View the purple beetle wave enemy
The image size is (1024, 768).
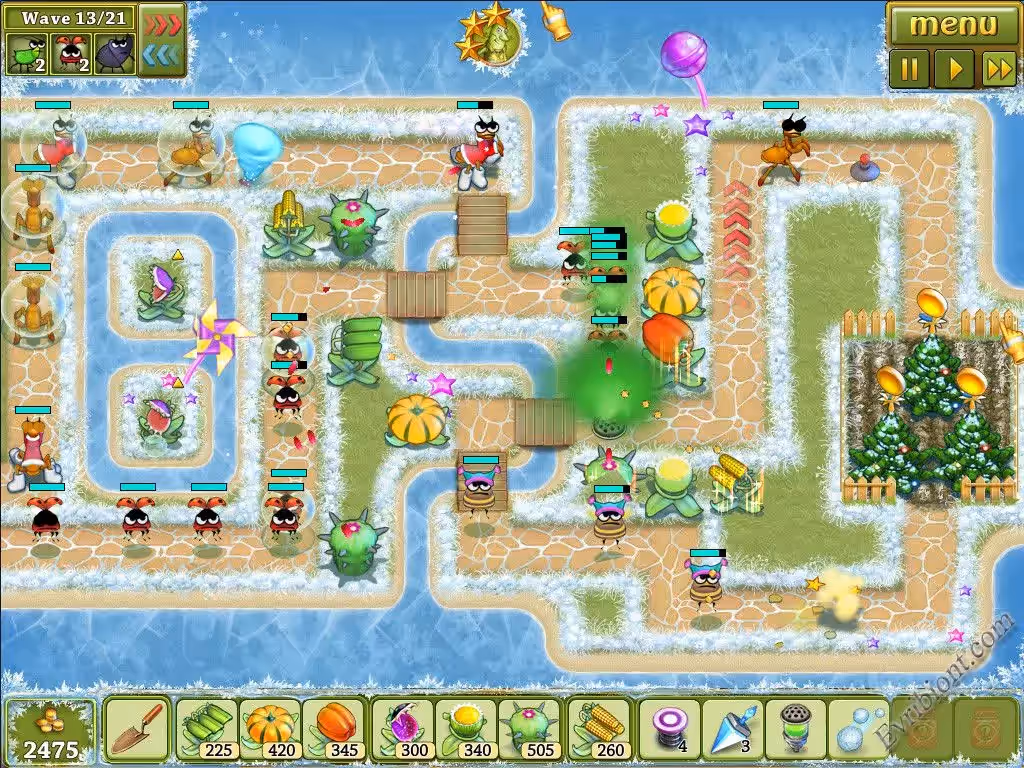pos(114,54)
